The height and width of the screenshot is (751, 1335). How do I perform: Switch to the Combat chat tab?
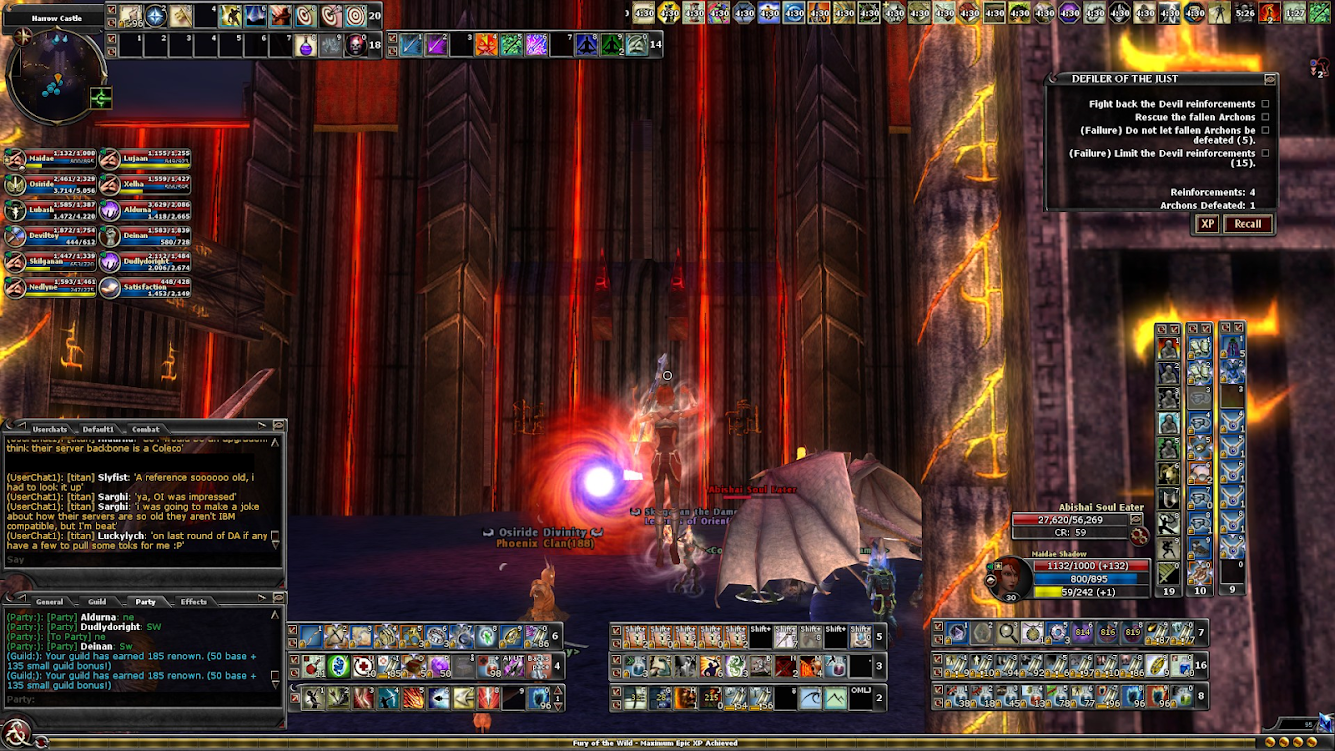146,429
